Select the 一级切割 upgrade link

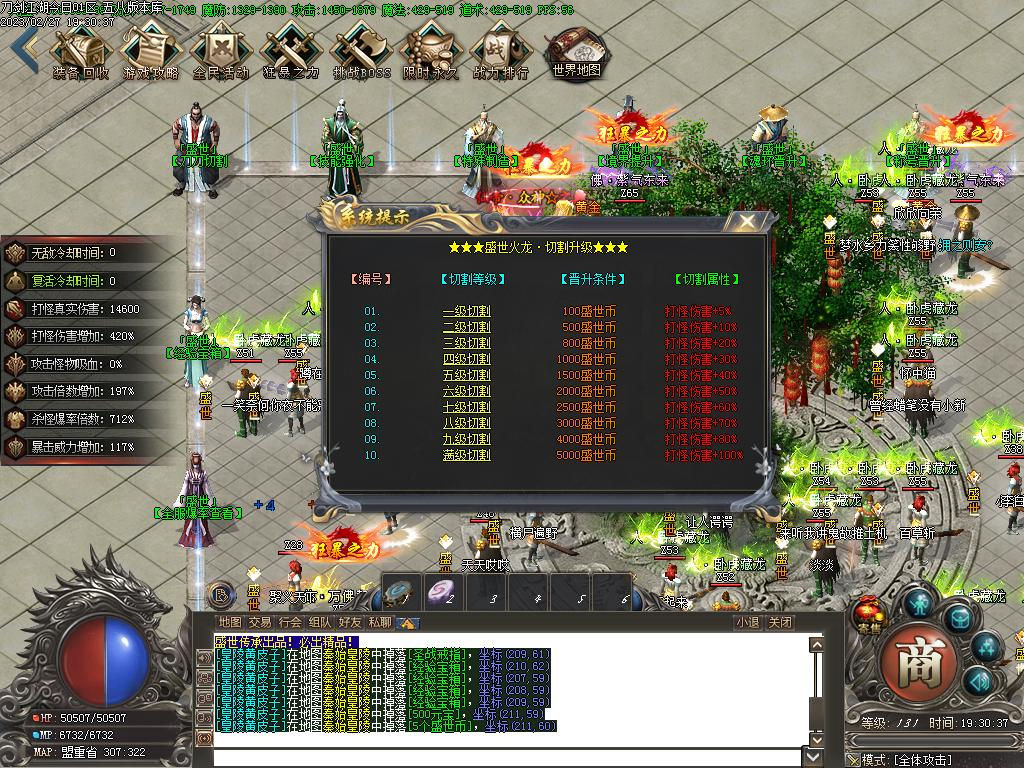[x=466, y=311]
